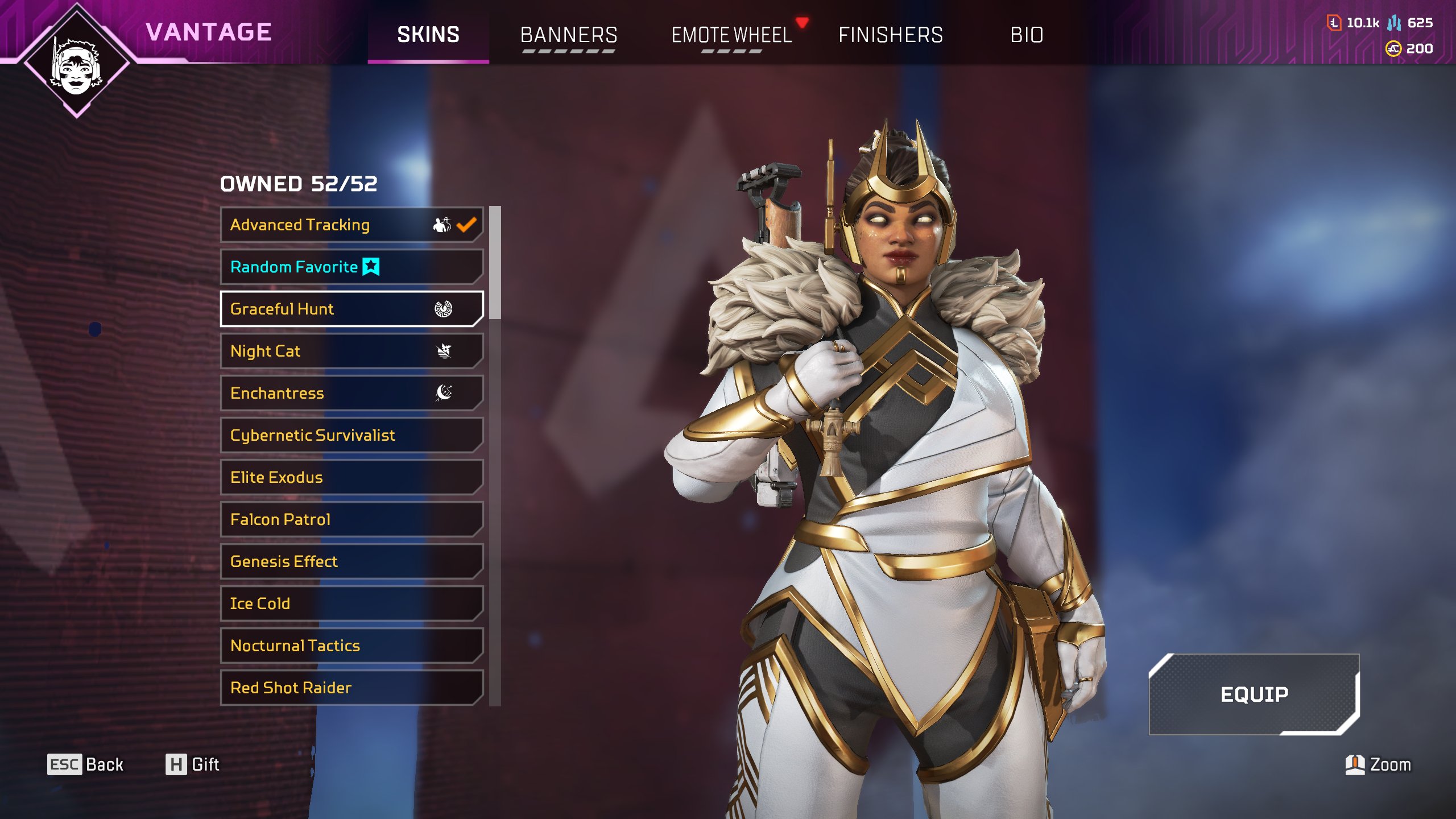Select the Cybernetic Survivalist skin

click(351, 436)
